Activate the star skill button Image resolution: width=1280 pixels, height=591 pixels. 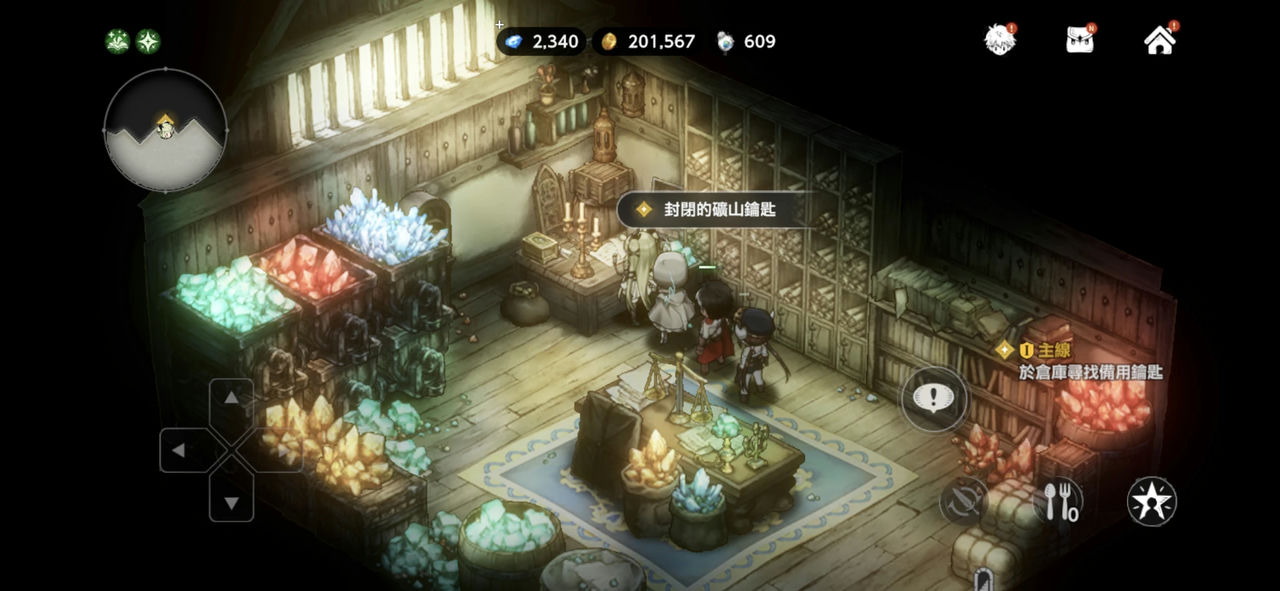point(1151,501)
